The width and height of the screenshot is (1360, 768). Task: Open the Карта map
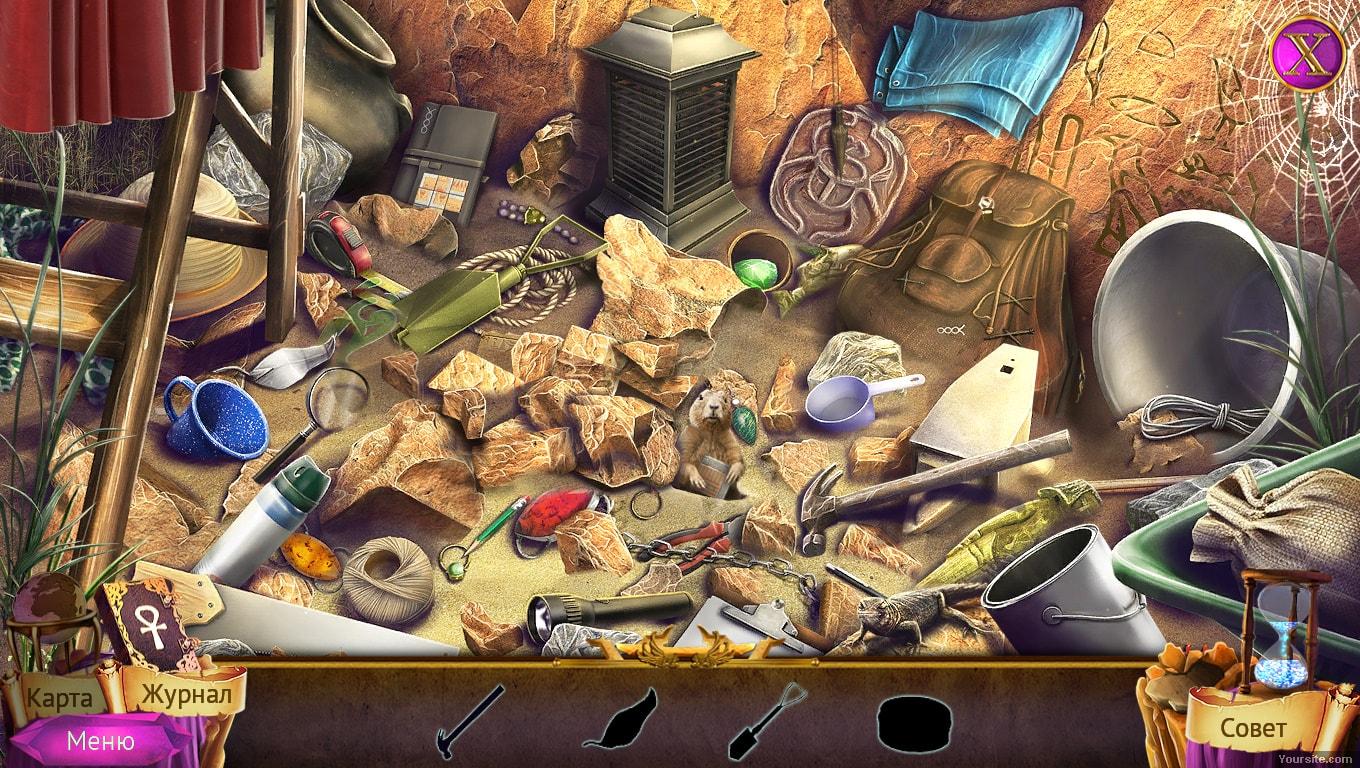click(x=58, y=697)
